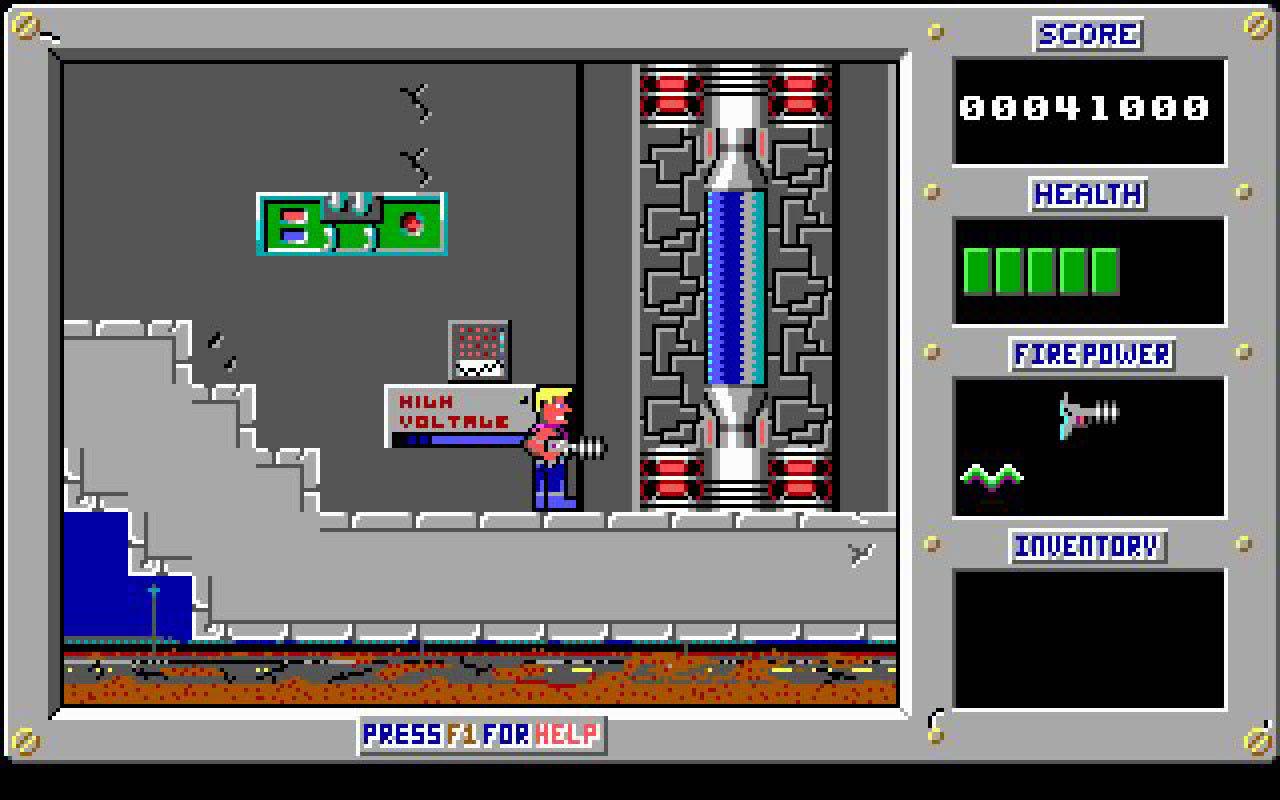Click the SCORE panel header
The width and height of the screenshot is (1280, 800).
[x=1087, y=35]
